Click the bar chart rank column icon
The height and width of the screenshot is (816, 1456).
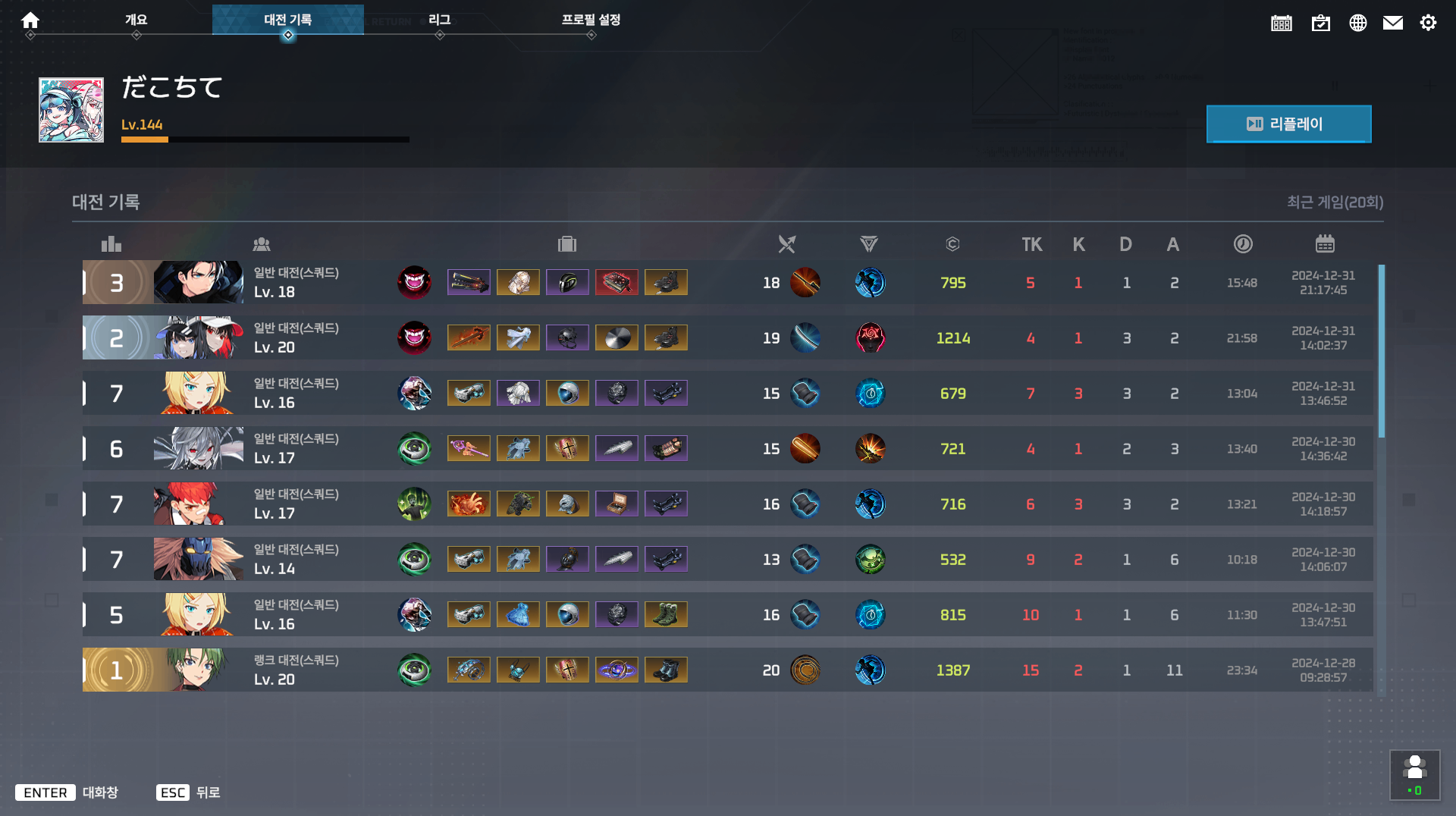pyautogui.click(x=111, y=243)
